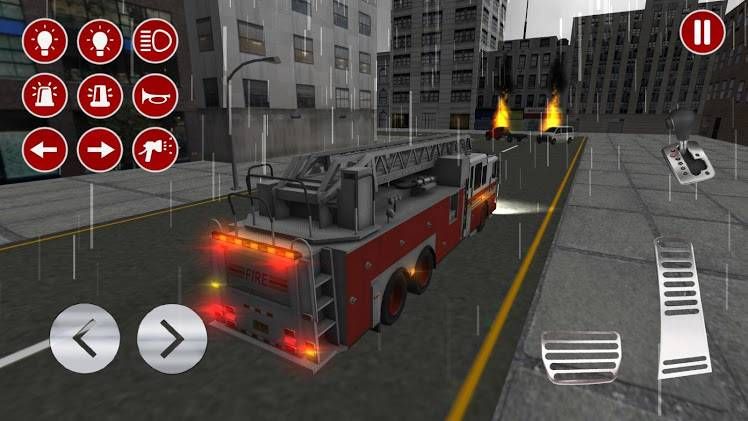
Task: Steer right with the silver chevron button
Action: (x=172, y=339)
